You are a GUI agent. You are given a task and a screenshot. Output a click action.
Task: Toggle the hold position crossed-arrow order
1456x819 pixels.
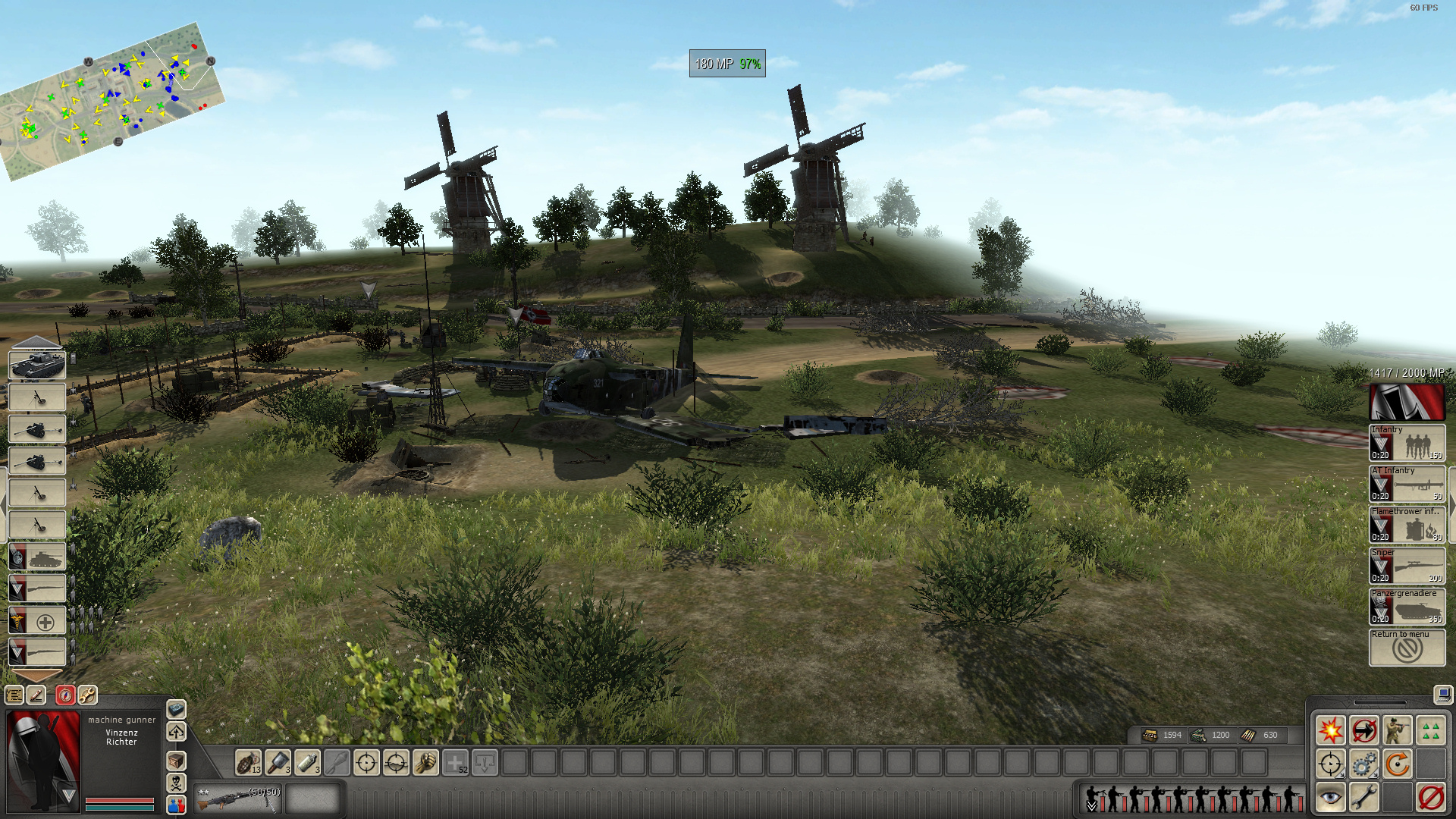coord(1363,730)
